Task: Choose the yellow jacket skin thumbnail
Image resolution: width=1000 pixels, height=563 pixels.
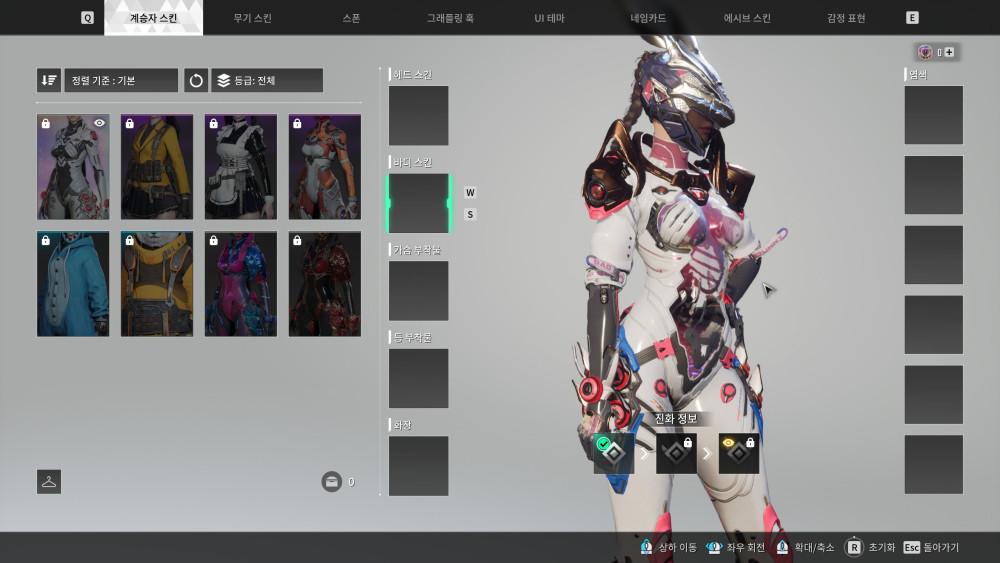Action: tap(157, 166)
